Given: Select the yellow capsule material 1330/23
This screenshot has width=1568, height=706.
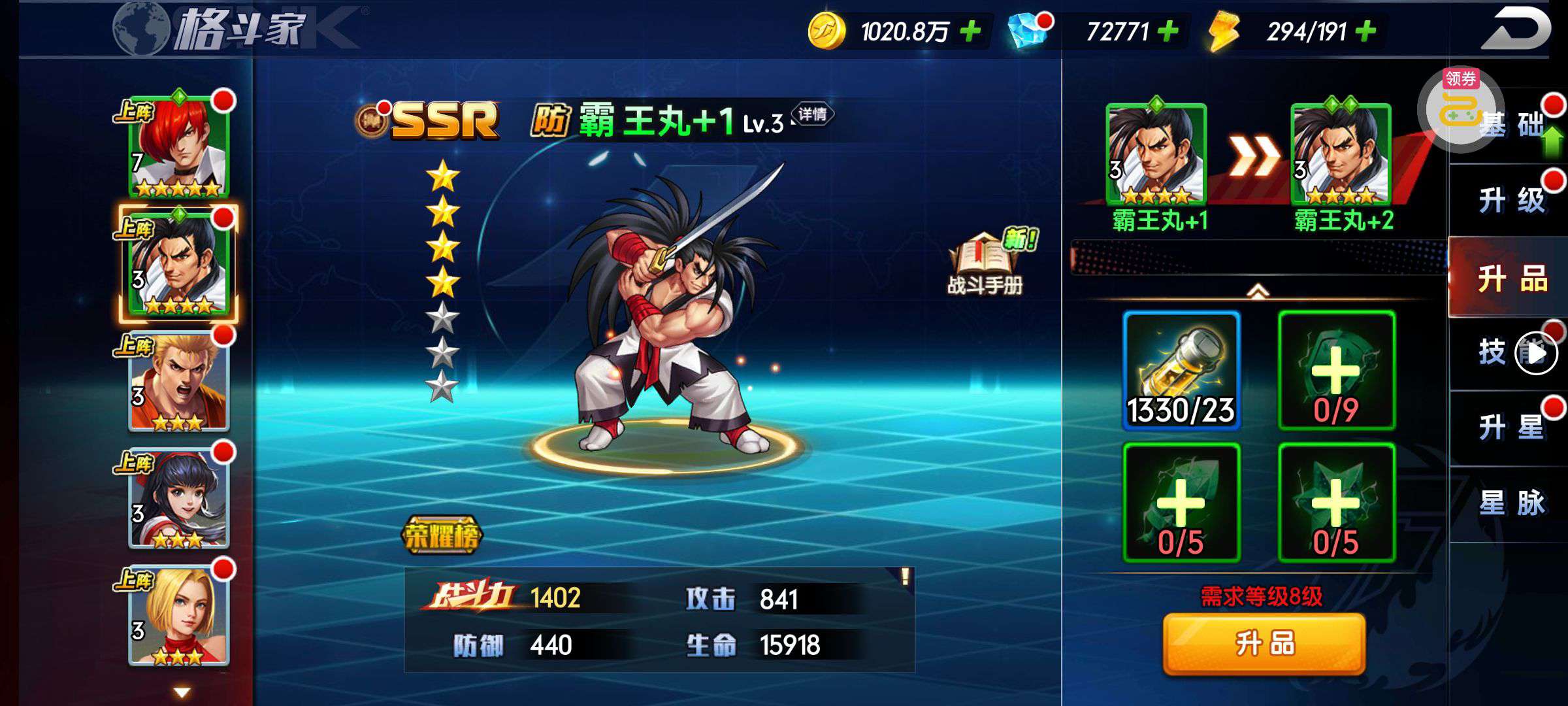Looking at the screenshot, I should pyautogui.click(x=1181, y=371).
